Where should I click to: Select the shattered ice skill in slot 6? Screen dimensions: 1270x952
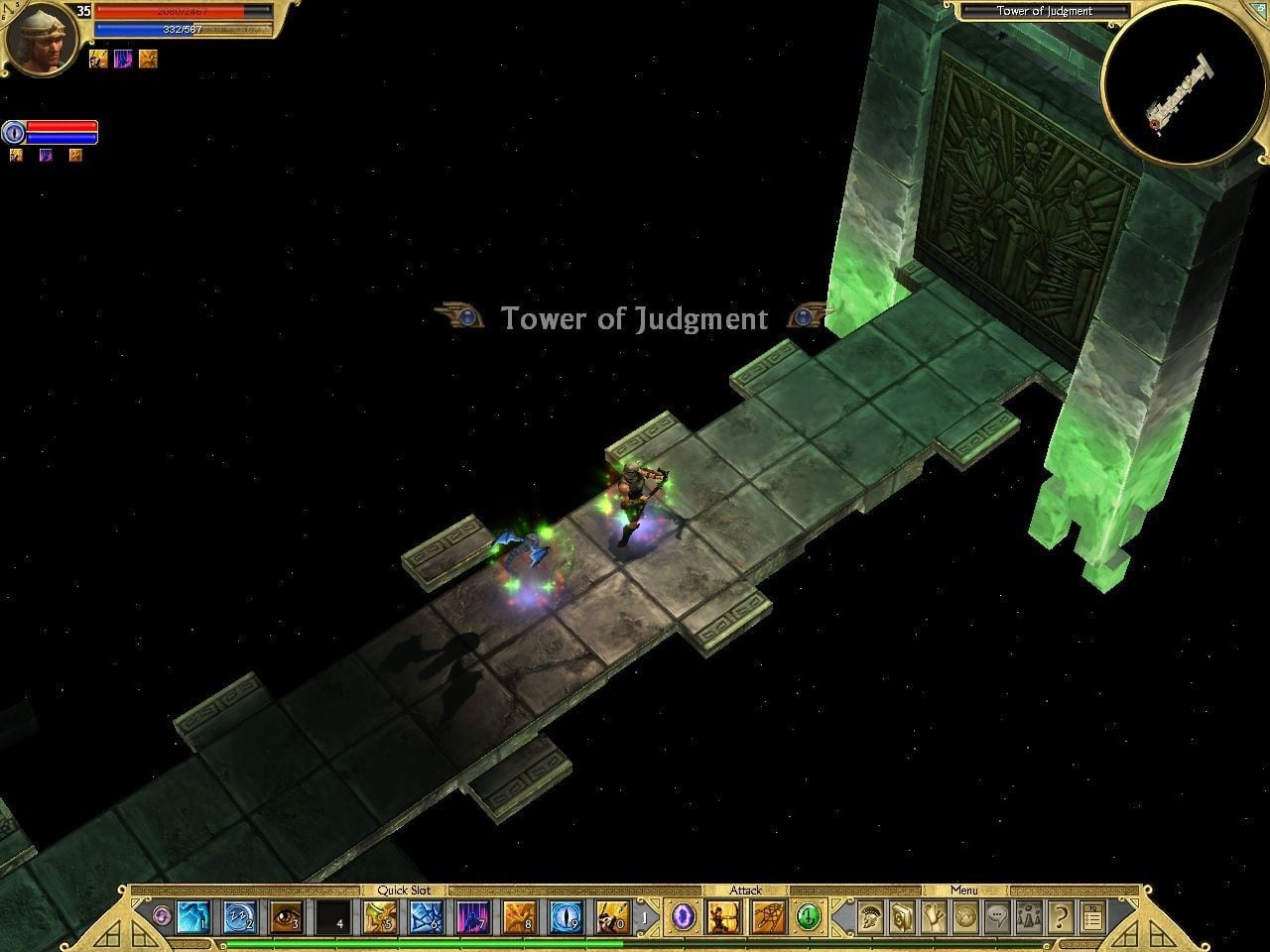pos(427,917)
